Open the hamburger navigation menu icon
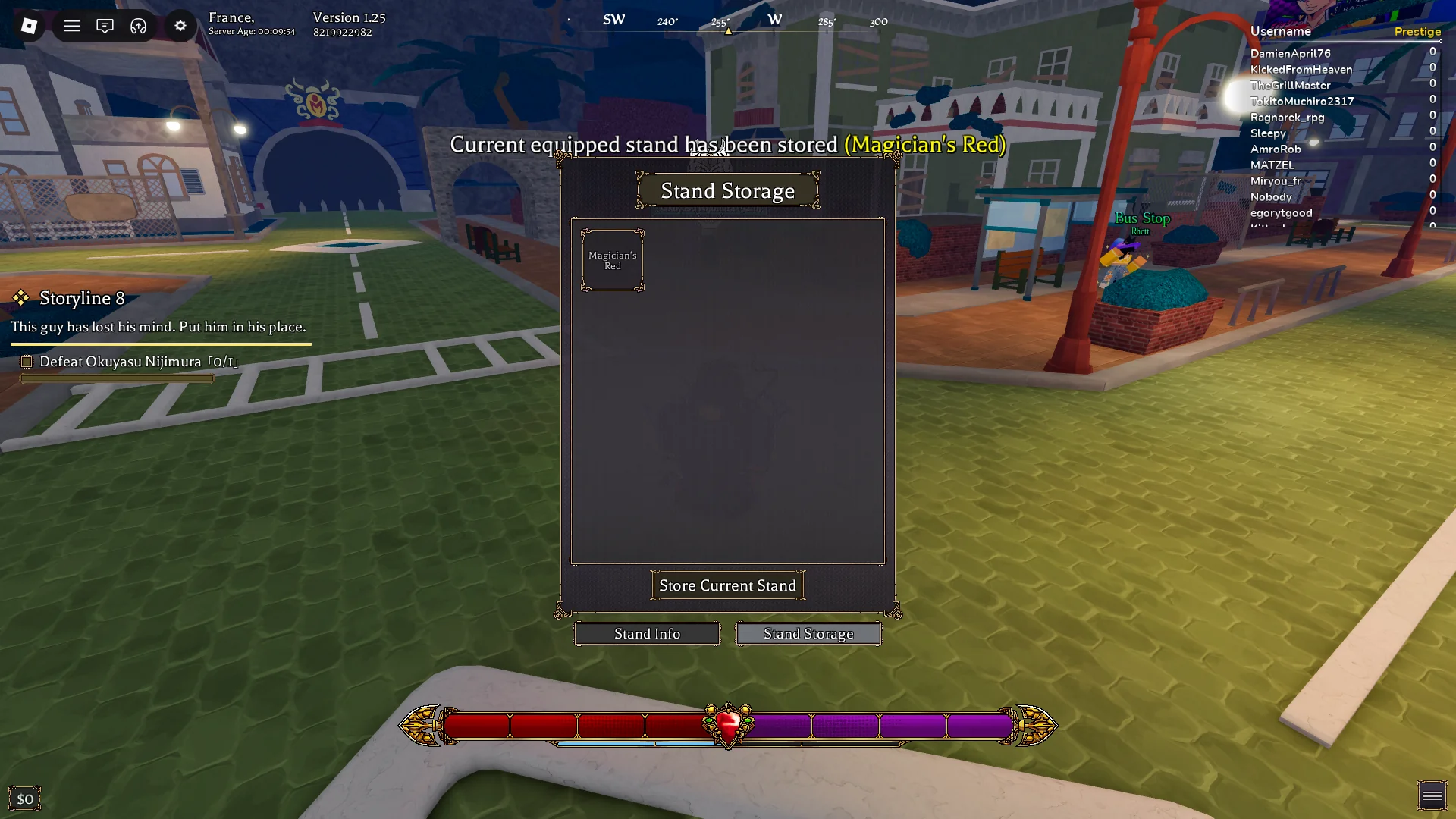Image resolution: width=1456 pixels, height=819 pixels. click(71, 26)
